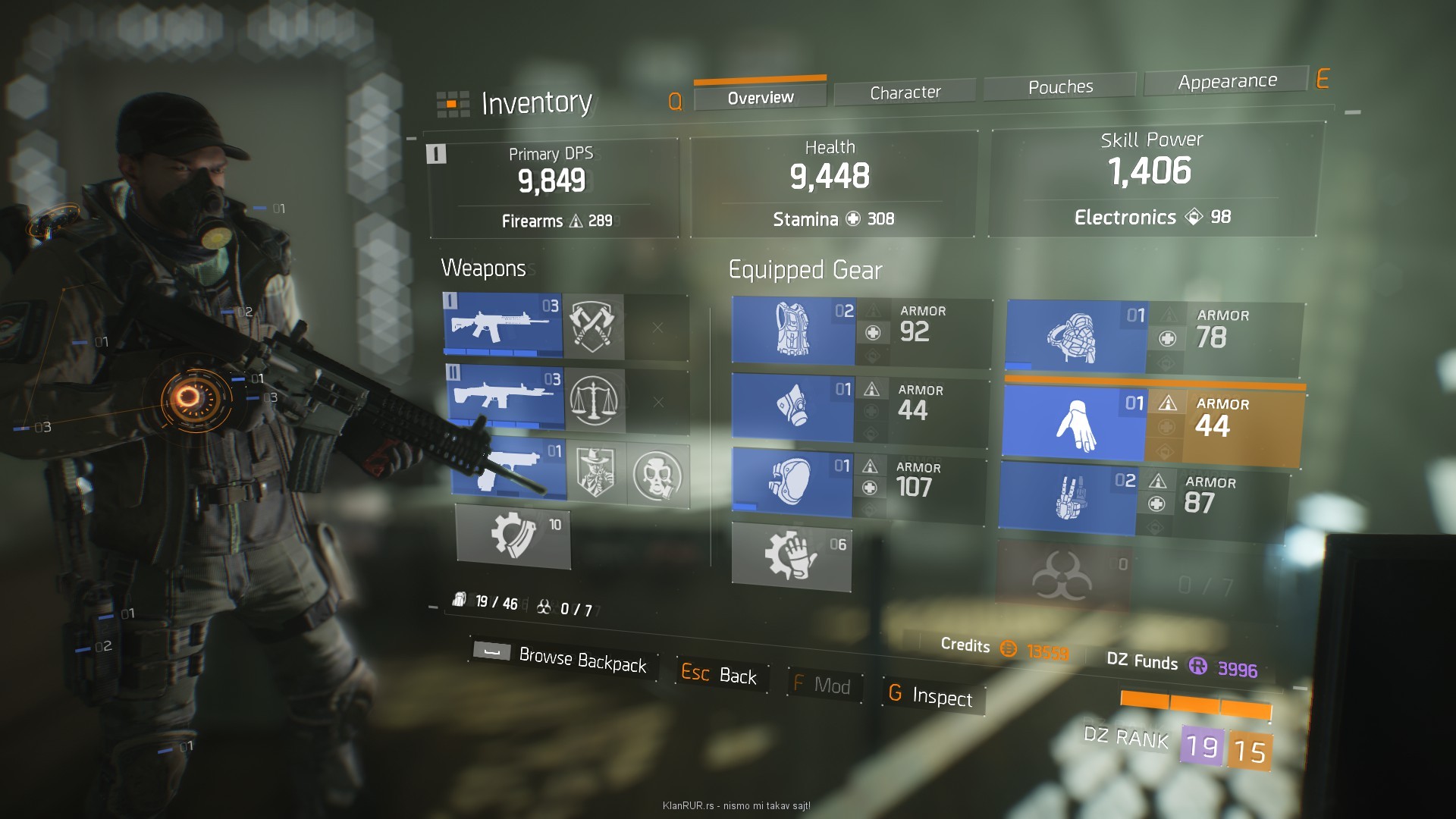Choose the holster gear slot

click(1068, 497)
